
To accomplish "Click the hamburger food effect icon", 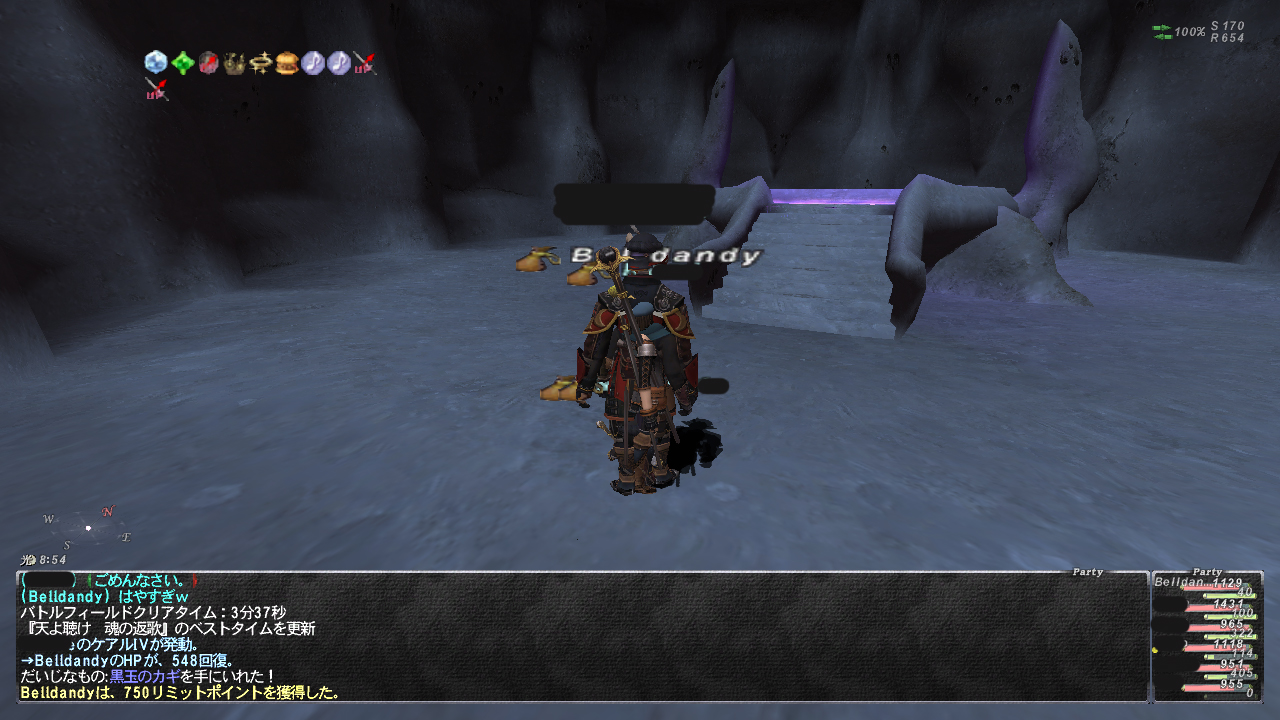I will pyautogui.click(x=287, y=63).
